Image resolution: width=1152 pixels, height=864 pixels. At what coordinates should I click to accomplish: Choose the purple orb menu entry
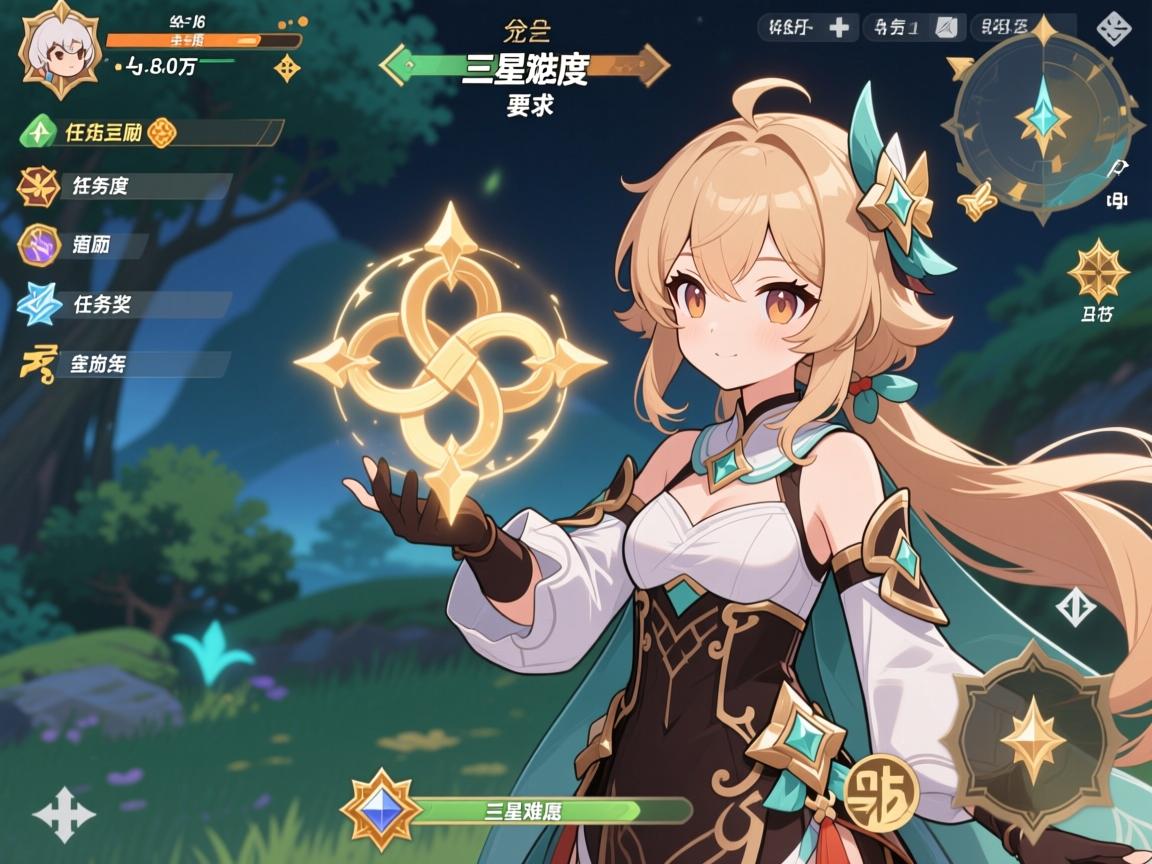[38, 245]
